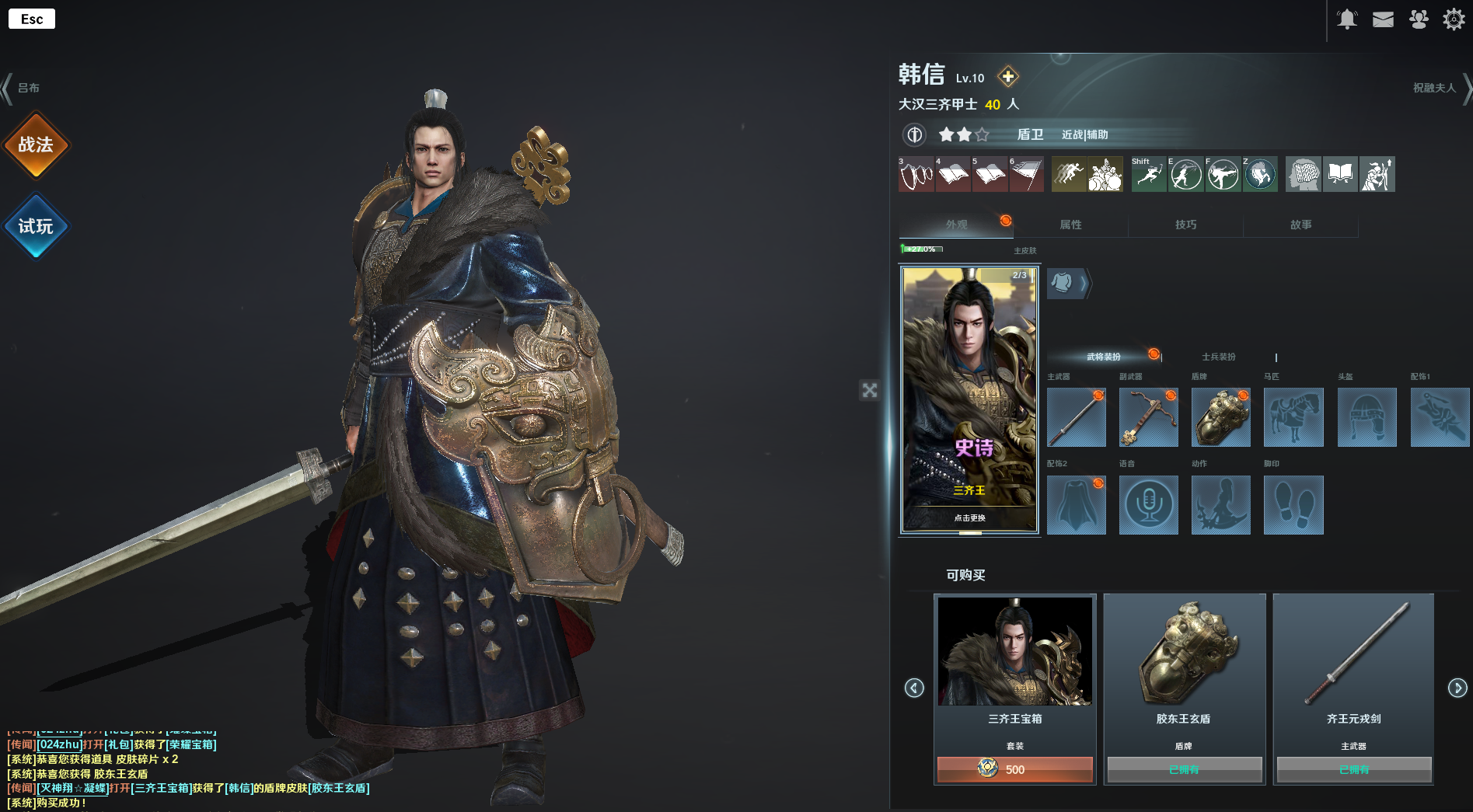
Task: Open the 战法 tactics menu
Action: tap(36, 145)
